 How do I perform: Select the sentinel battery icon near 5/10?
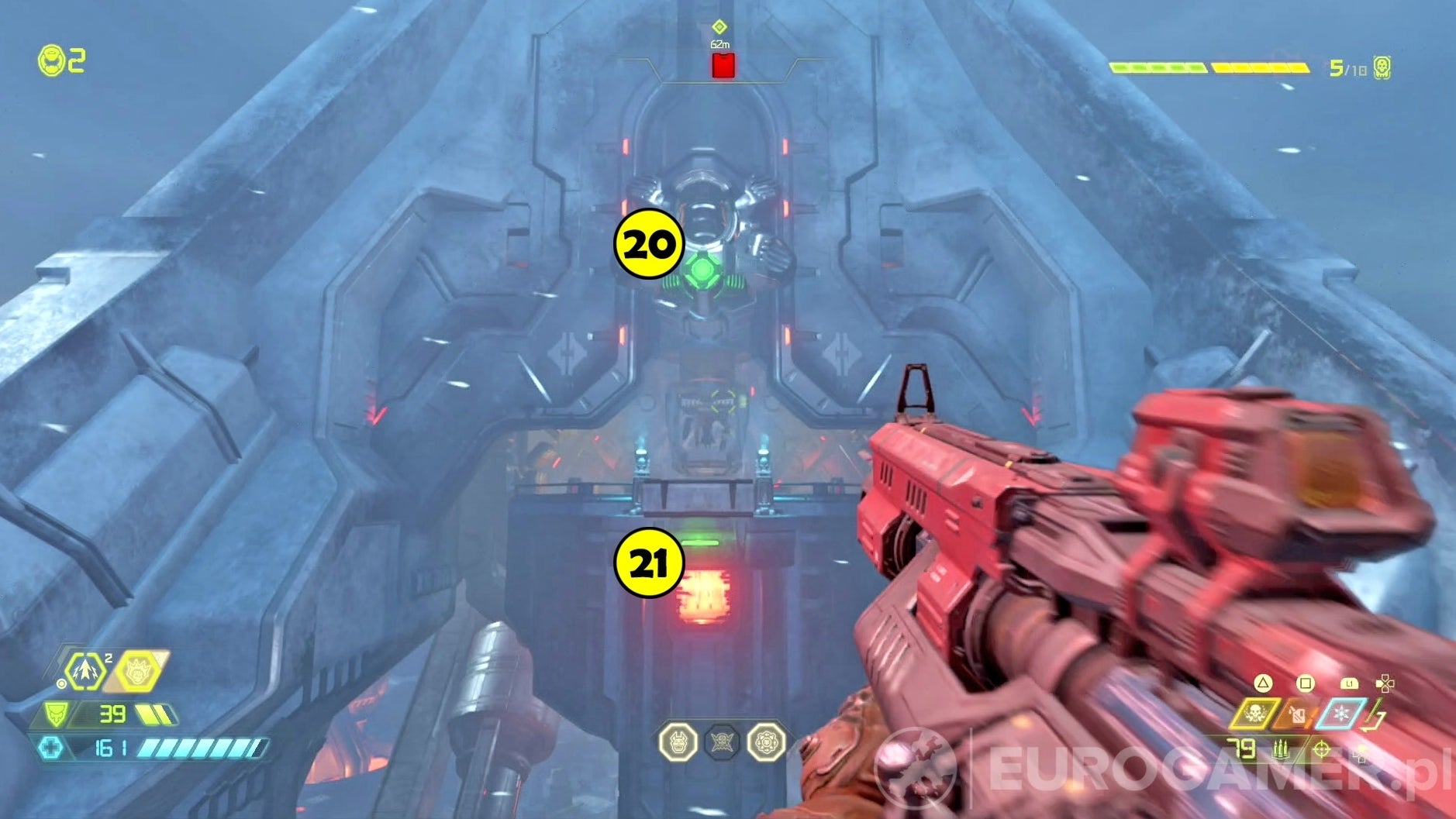point(1382,66)
